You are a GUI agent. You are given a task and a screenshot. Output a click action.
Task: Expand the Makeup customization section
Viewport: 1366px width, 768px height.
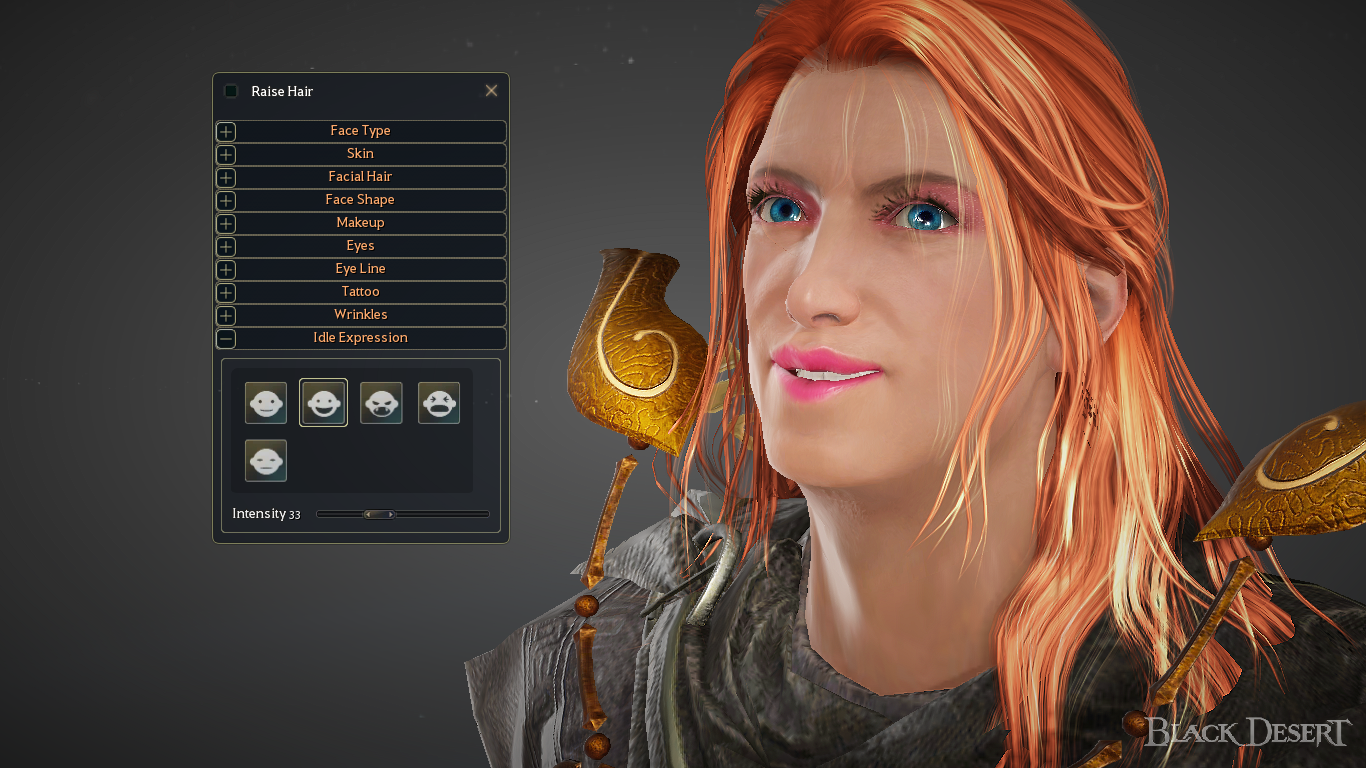225,223
